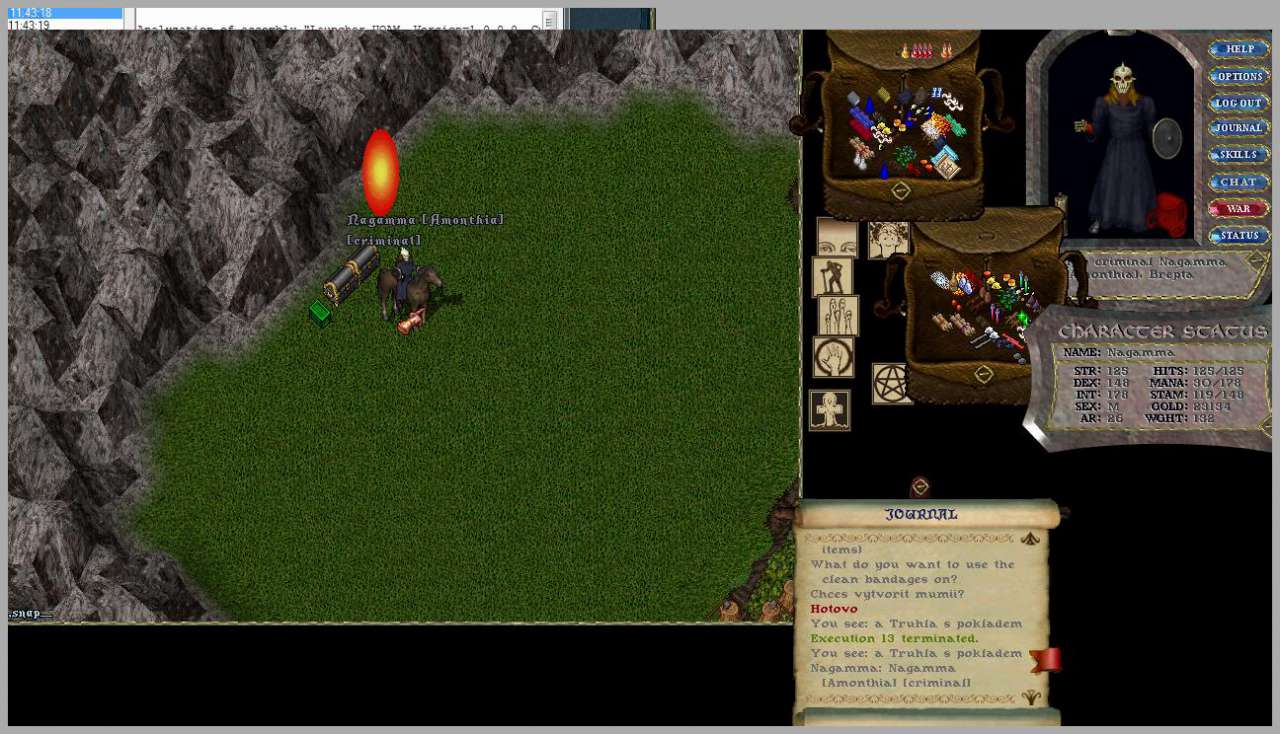Open the Journal from the paperdoll
The image size is (1280, 734).
click(x=1239, y=128)
